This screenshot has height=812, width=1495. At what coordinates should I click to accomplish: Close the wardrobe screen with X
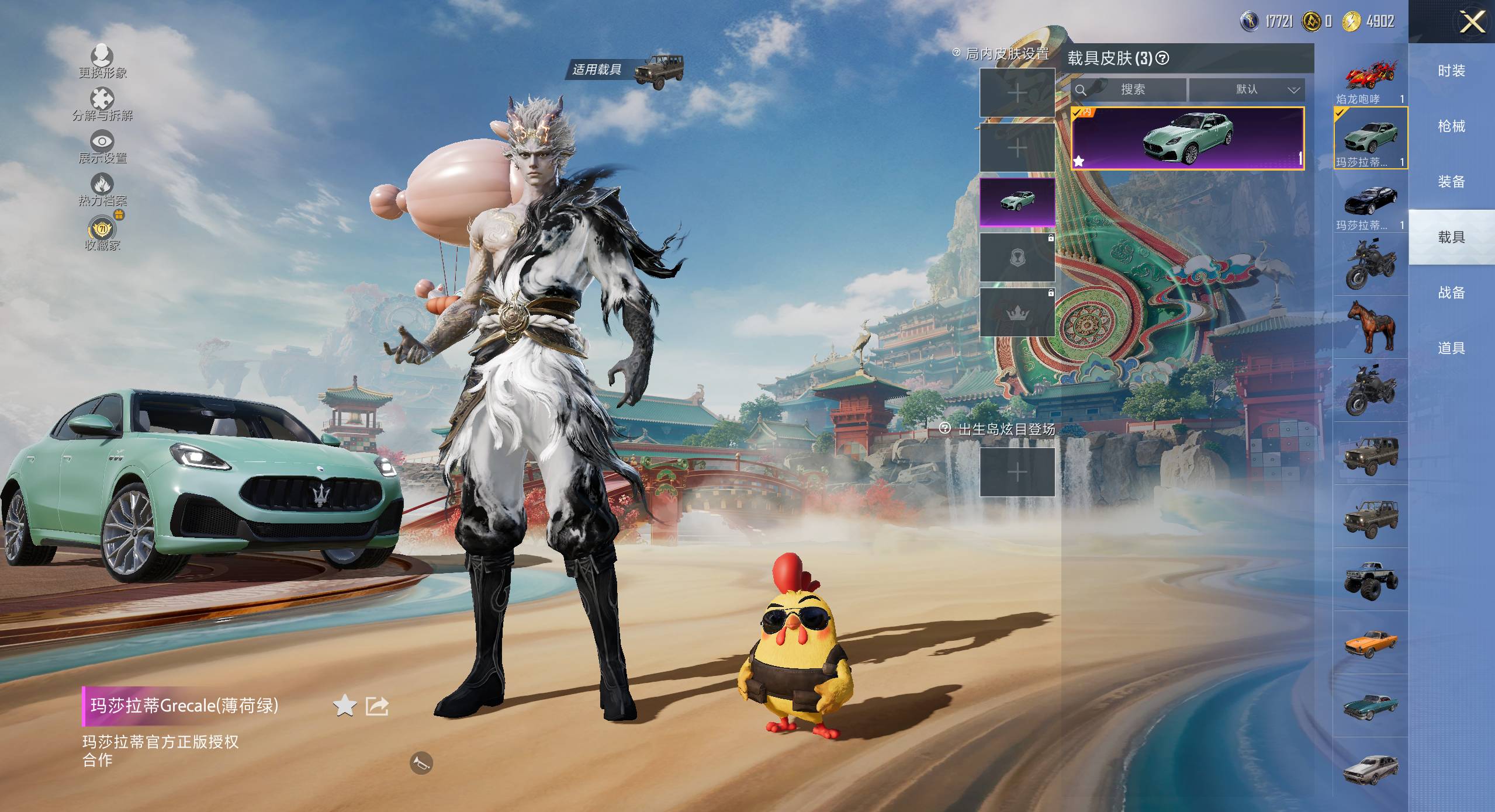(x=1472, y=22)
